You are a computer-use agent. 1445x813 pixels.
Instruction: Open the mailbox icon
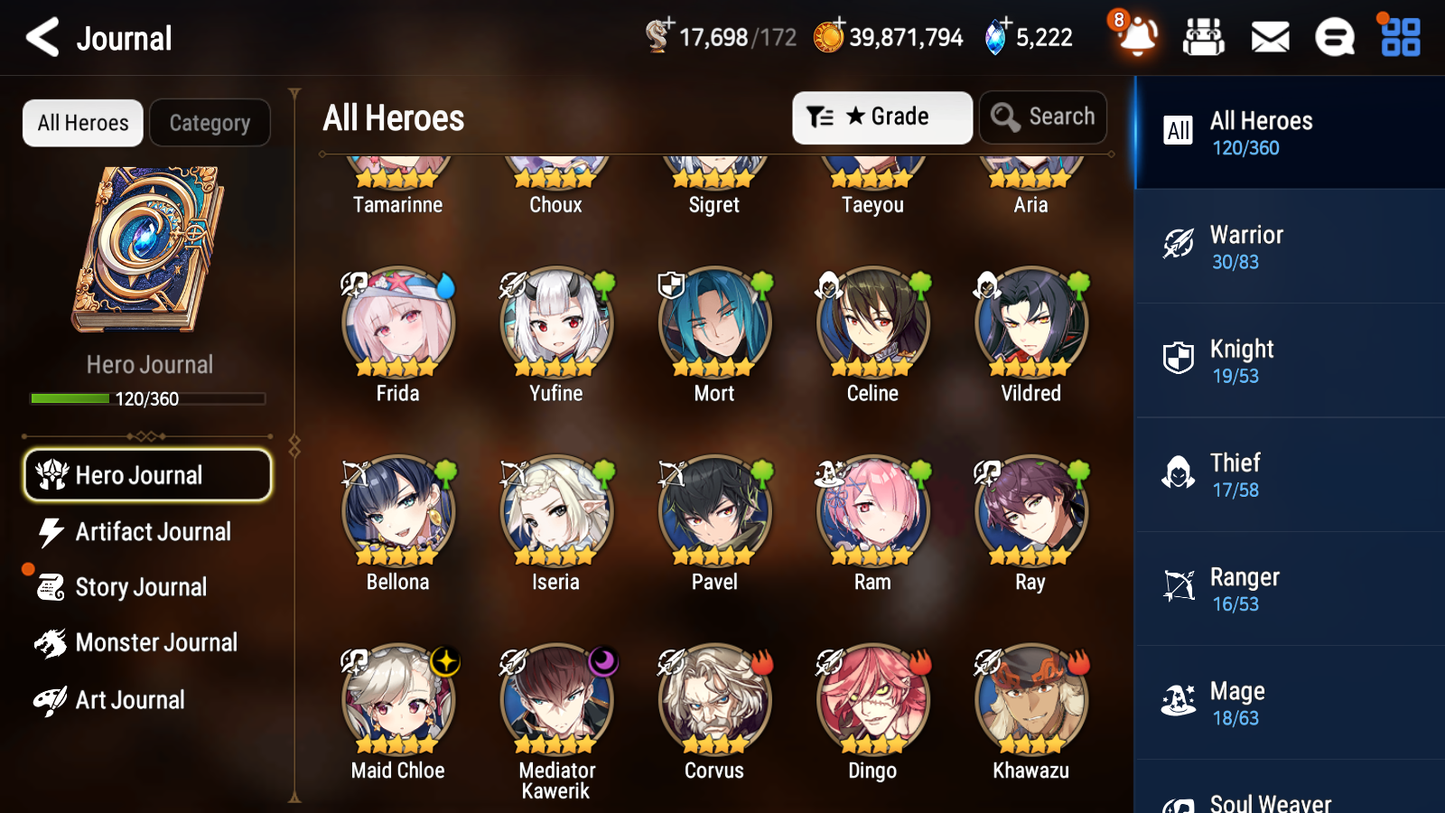click(1270, 36)
